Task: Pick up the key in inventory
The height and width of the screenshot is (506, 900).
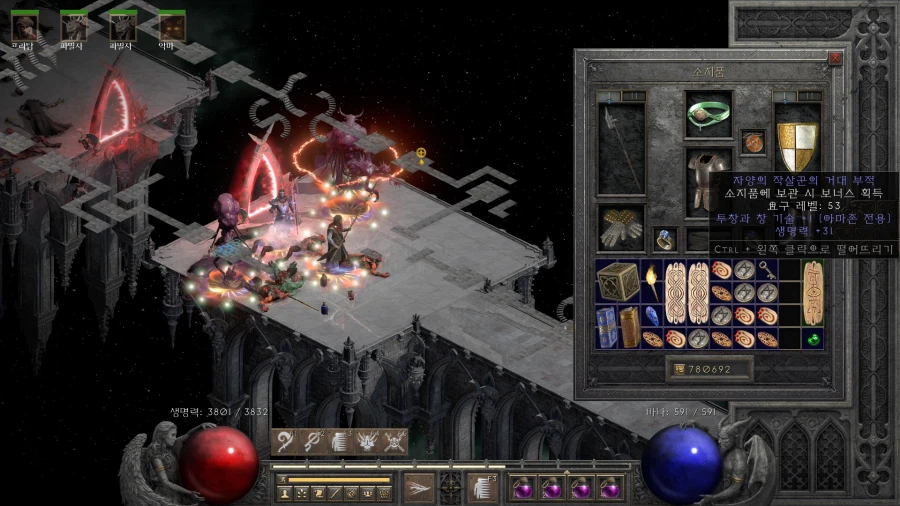Action: (765, 269)
